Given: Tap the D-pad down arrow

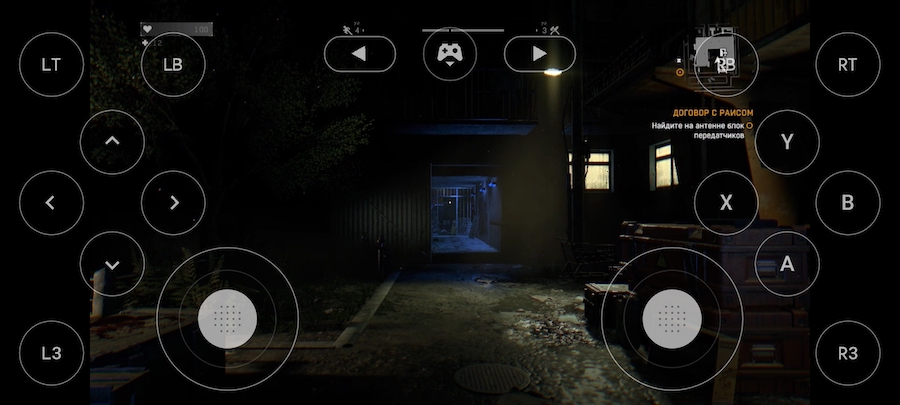Looking at the screenshot, I should tap(112, 264).
